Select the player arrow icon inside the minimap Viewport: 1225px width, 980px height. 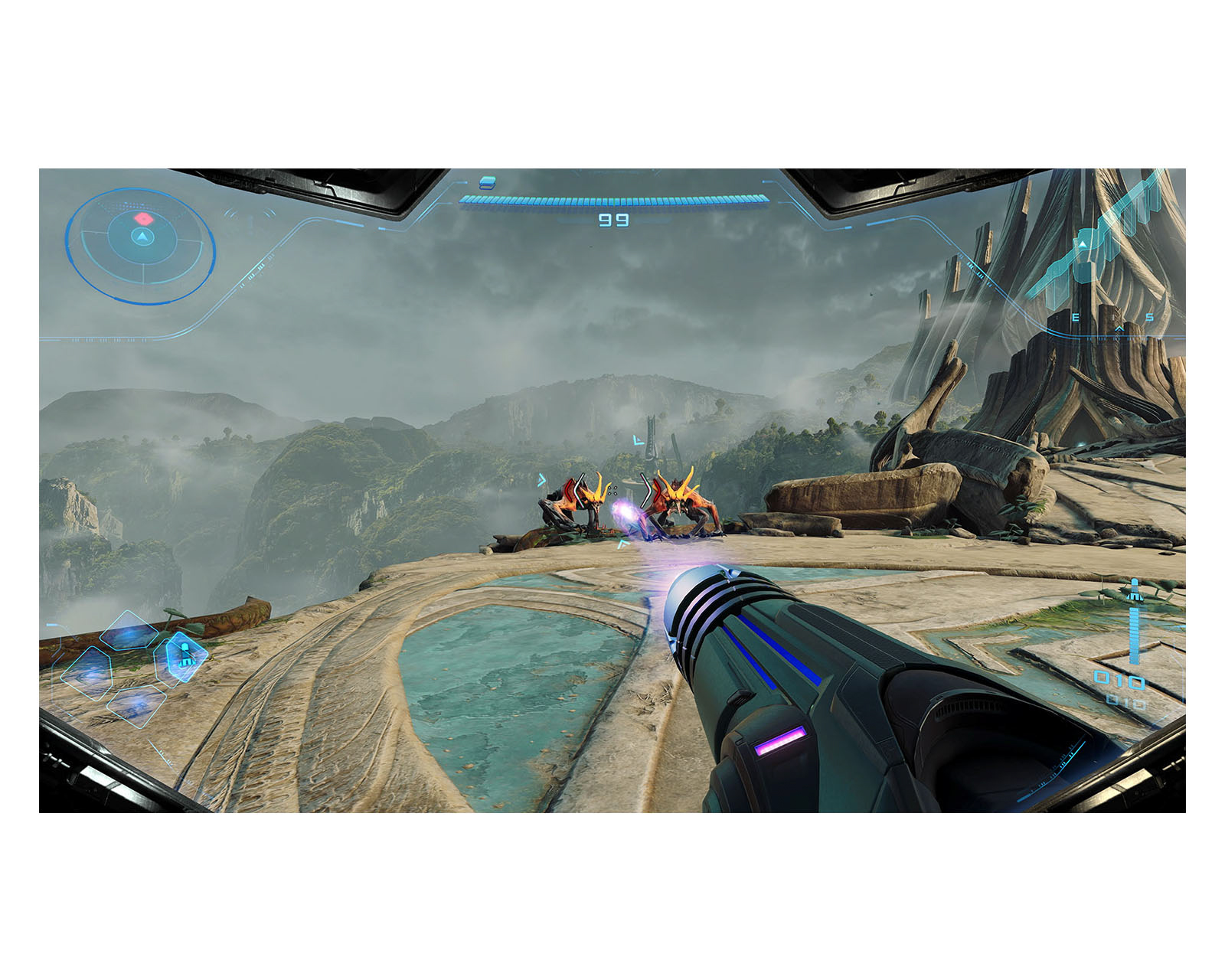143,237
